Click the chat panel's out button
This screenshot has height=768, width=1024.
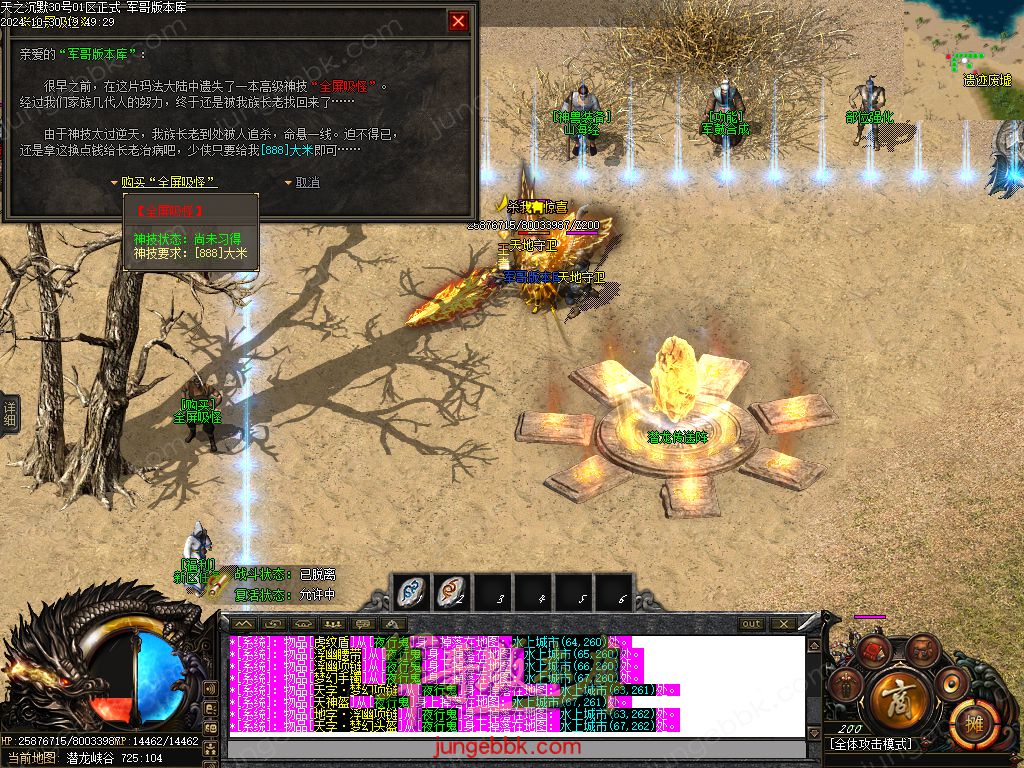click(x=751, y=624)
